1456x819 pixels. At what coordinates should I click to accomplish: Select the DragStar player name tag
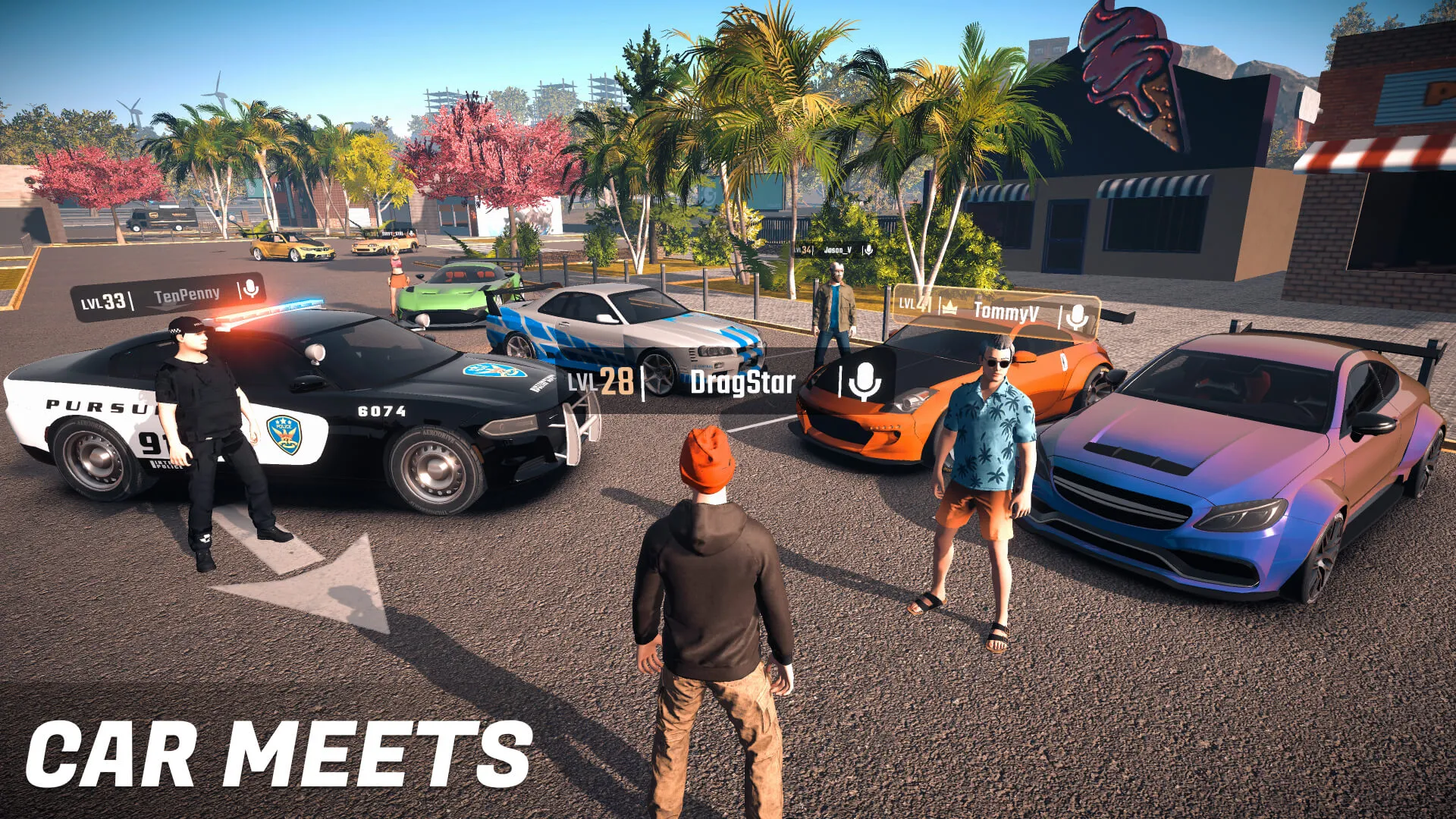pos(742,382)
